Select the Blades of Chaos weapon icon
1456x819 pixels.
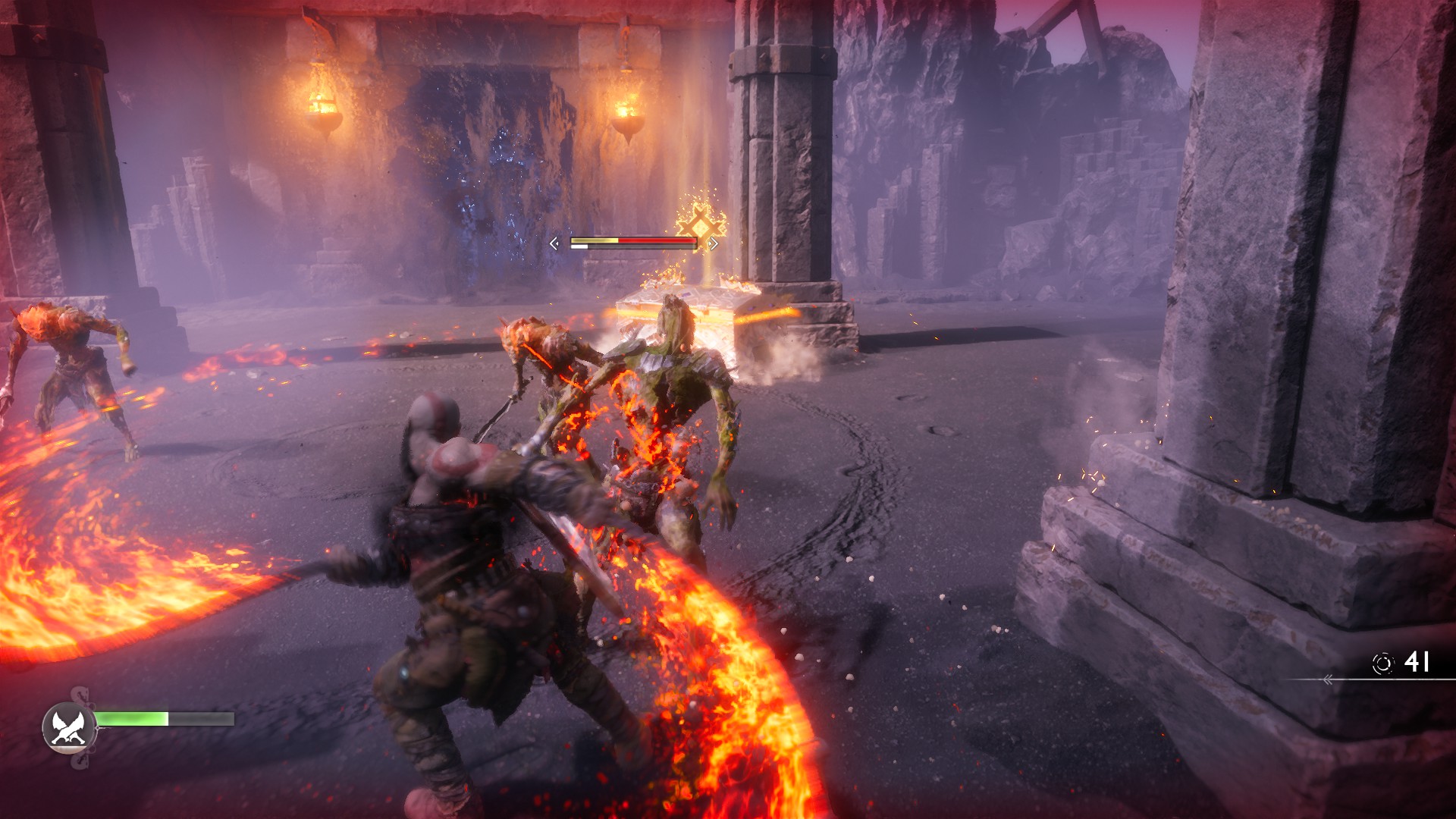(x=69, y=726)
